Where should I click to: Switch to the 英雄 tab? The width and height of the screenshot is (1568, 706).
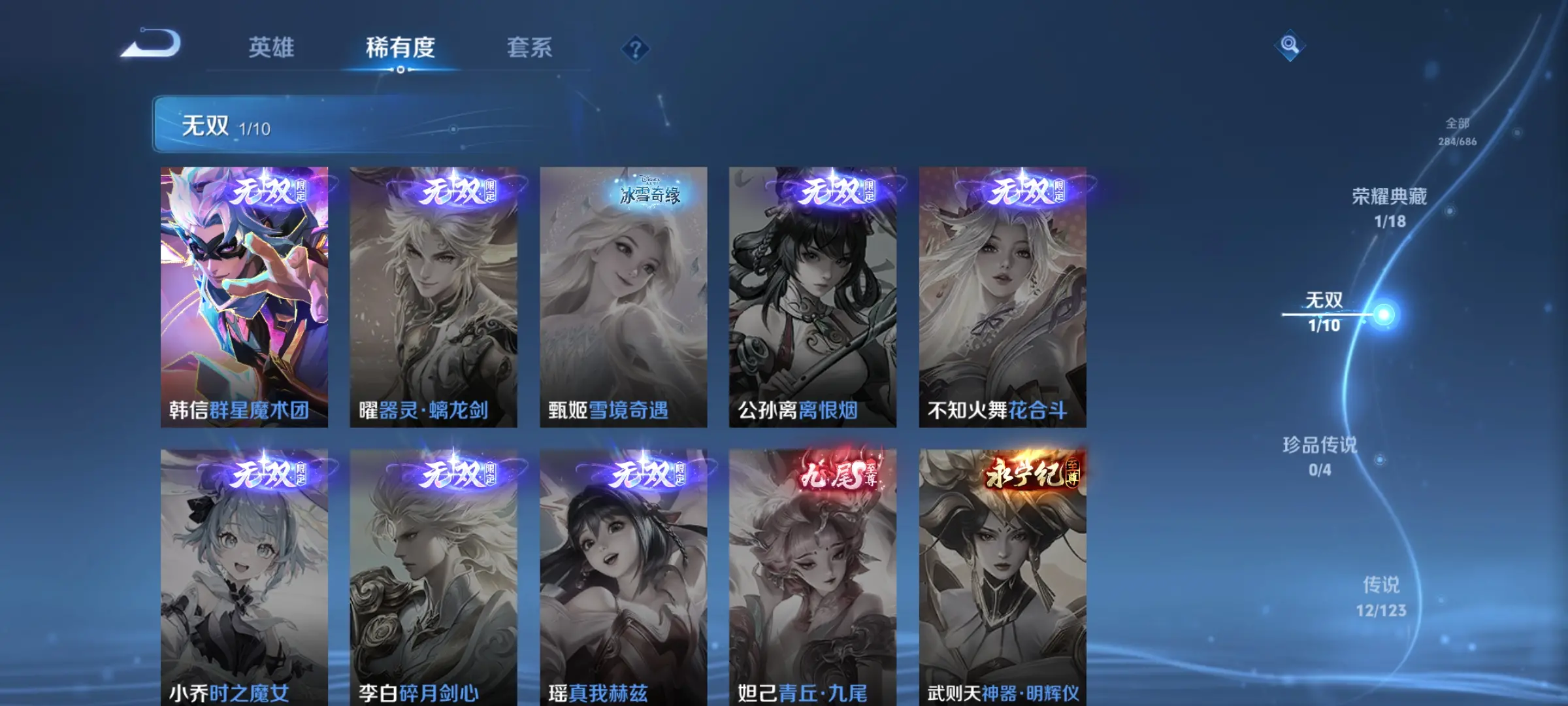coord(271,48)
